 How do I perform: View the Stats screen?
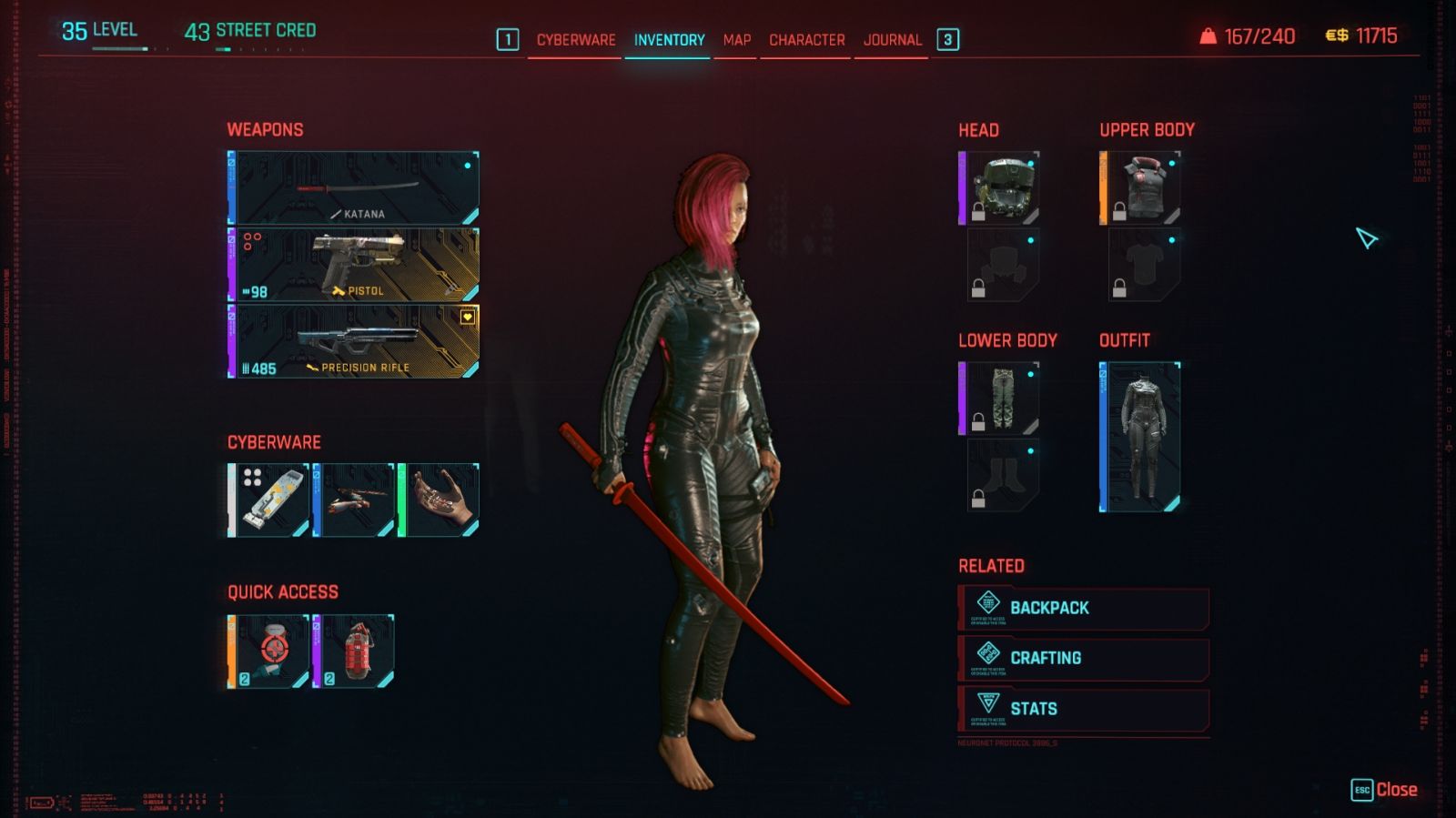[x=1083, y=709]
